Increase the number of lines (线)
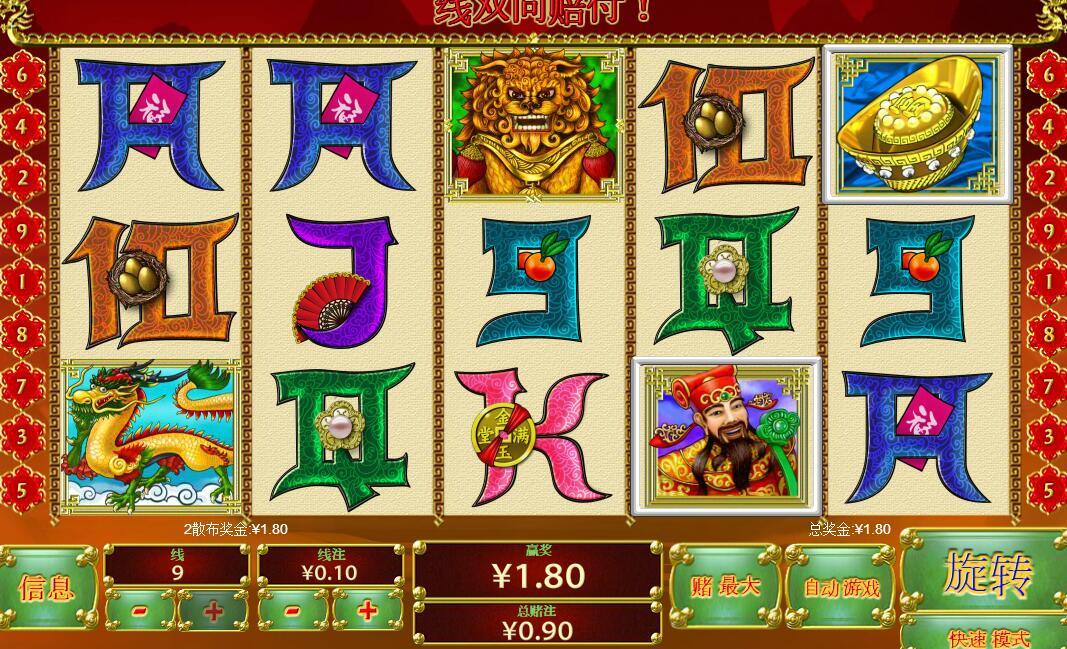The width and height of the screenshot is (1067, 649). coord(213,610)
